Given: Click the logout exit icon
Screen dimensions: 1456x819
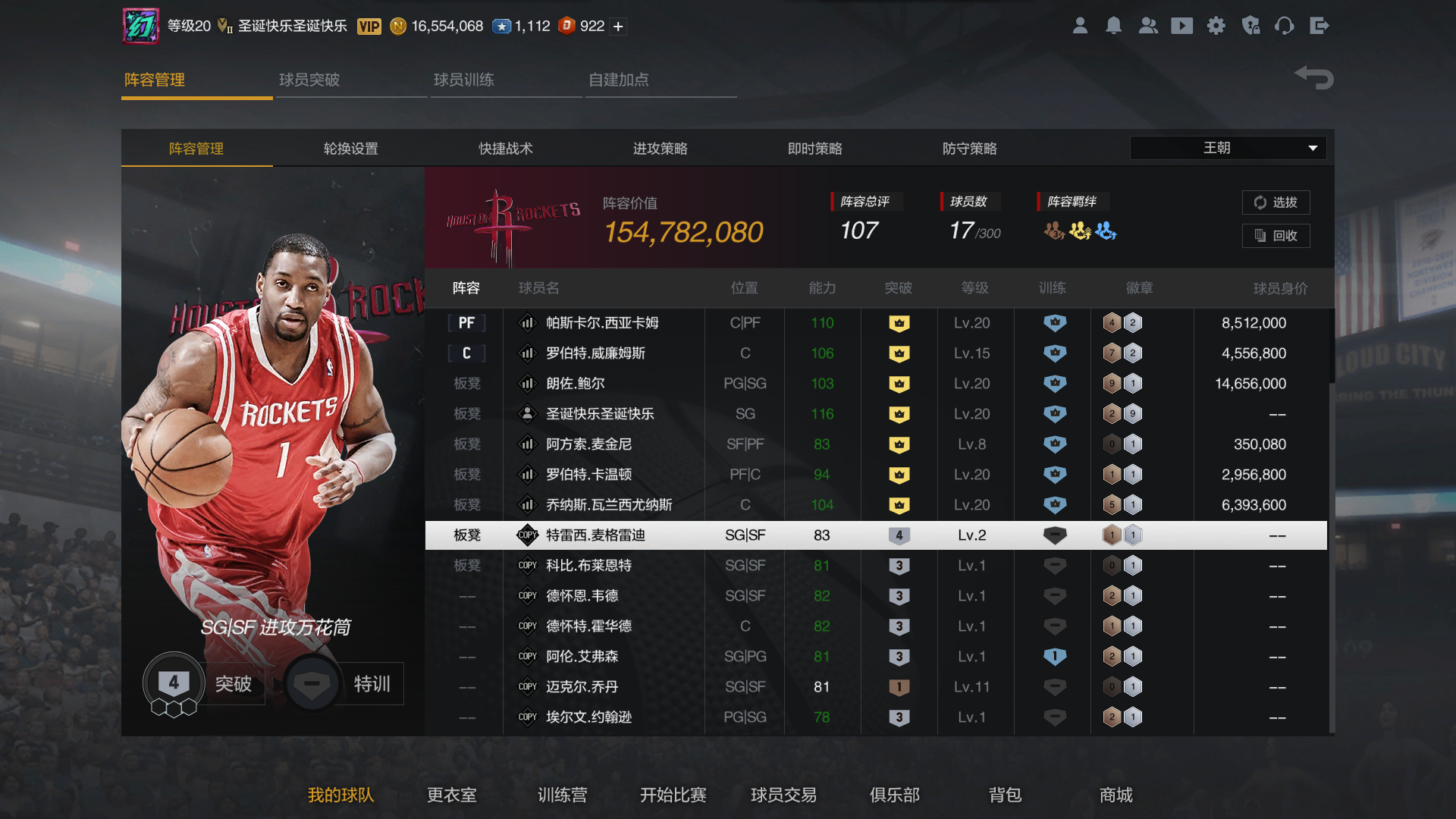Looking at the screenshot, I should pos(1319,26).
